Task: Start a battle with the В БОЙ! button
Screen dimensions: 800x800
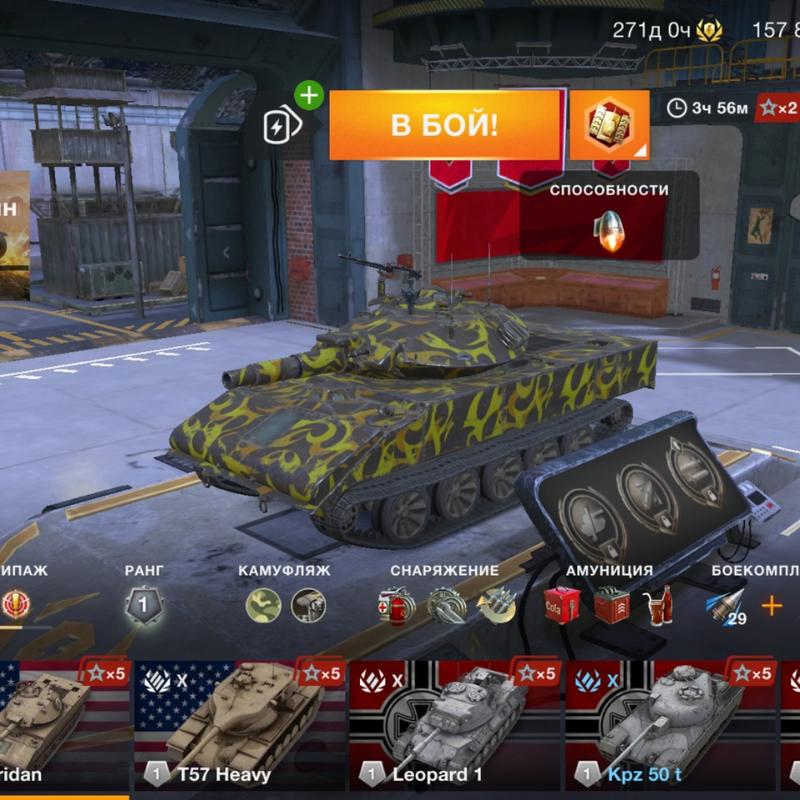Action: click(444, 126)
